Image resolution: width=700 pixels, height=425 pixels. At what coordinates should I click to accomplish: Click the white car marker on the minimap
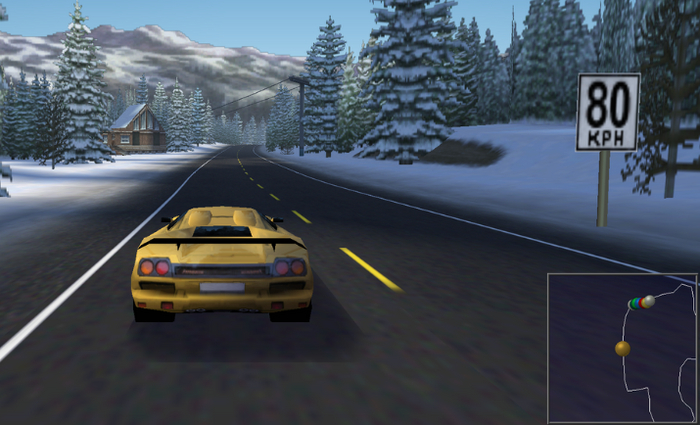(x=649, y=301)
